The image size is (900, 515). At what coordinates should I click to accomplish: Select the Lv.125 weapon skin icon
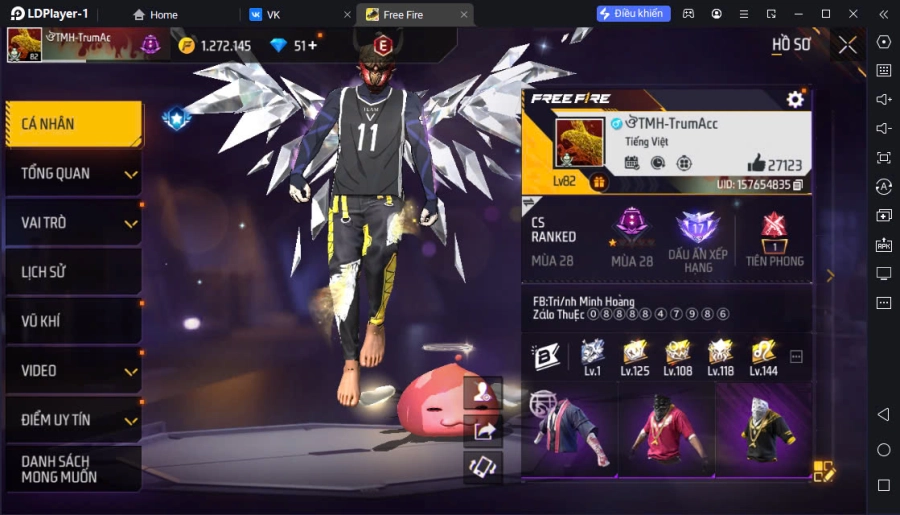point(634,354)
